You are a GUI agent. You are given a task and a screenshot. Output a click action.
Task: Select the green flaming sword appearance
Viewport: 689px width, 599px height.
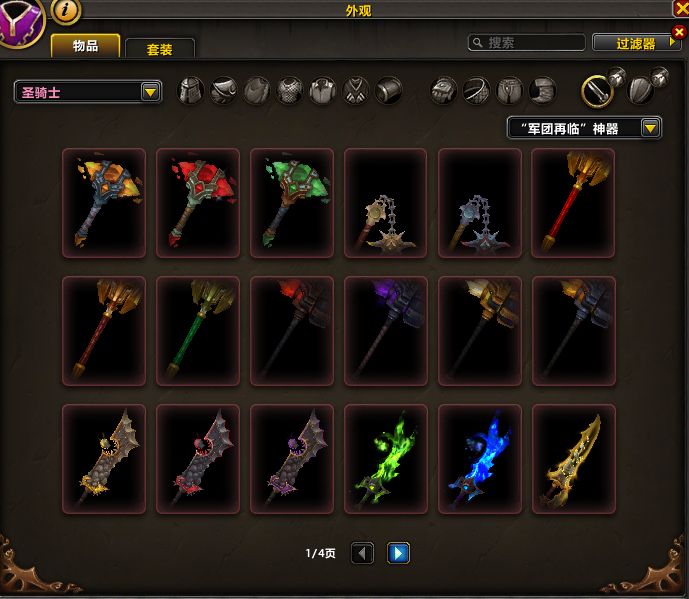[385, 459]
